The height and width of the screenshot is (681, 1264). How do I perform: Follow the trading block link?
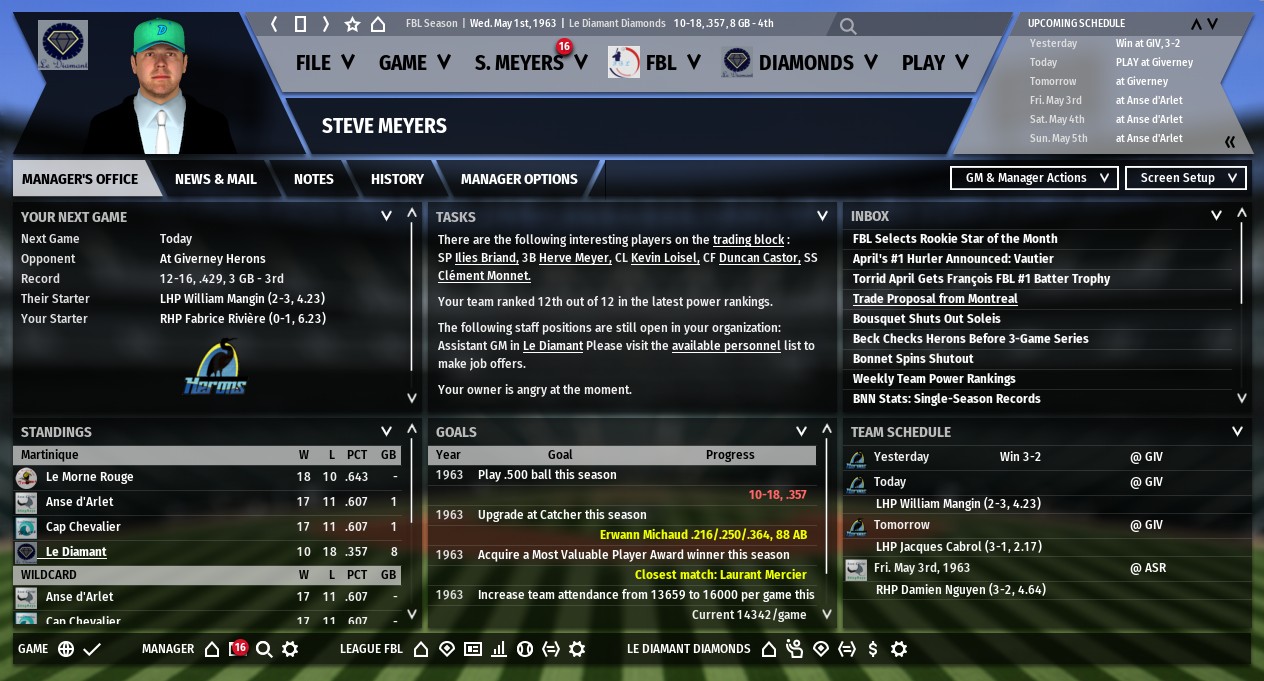(x=748, y=240)
